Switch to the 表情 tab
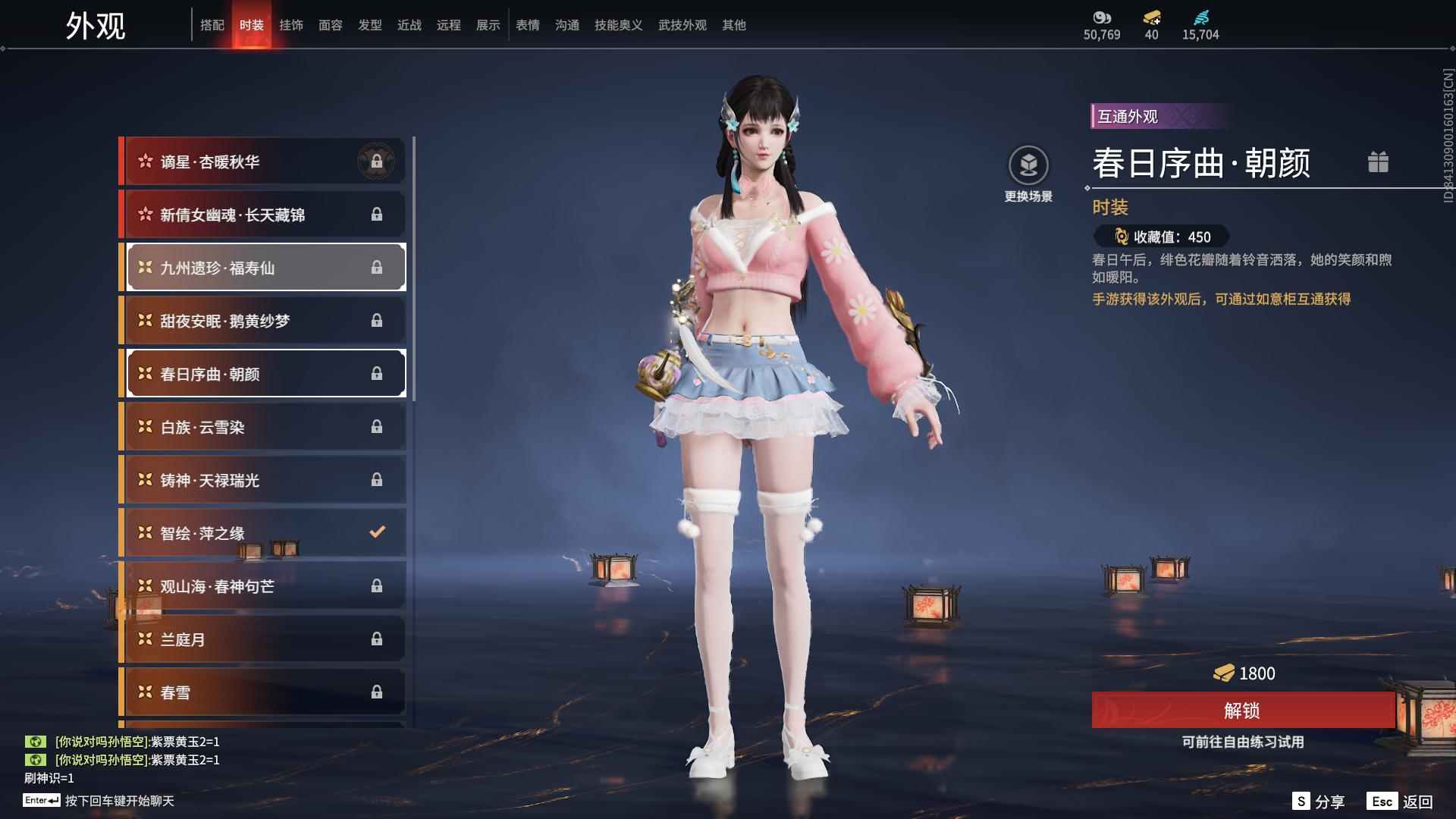This screenshot has height=819, width=1456. point(527,24)
